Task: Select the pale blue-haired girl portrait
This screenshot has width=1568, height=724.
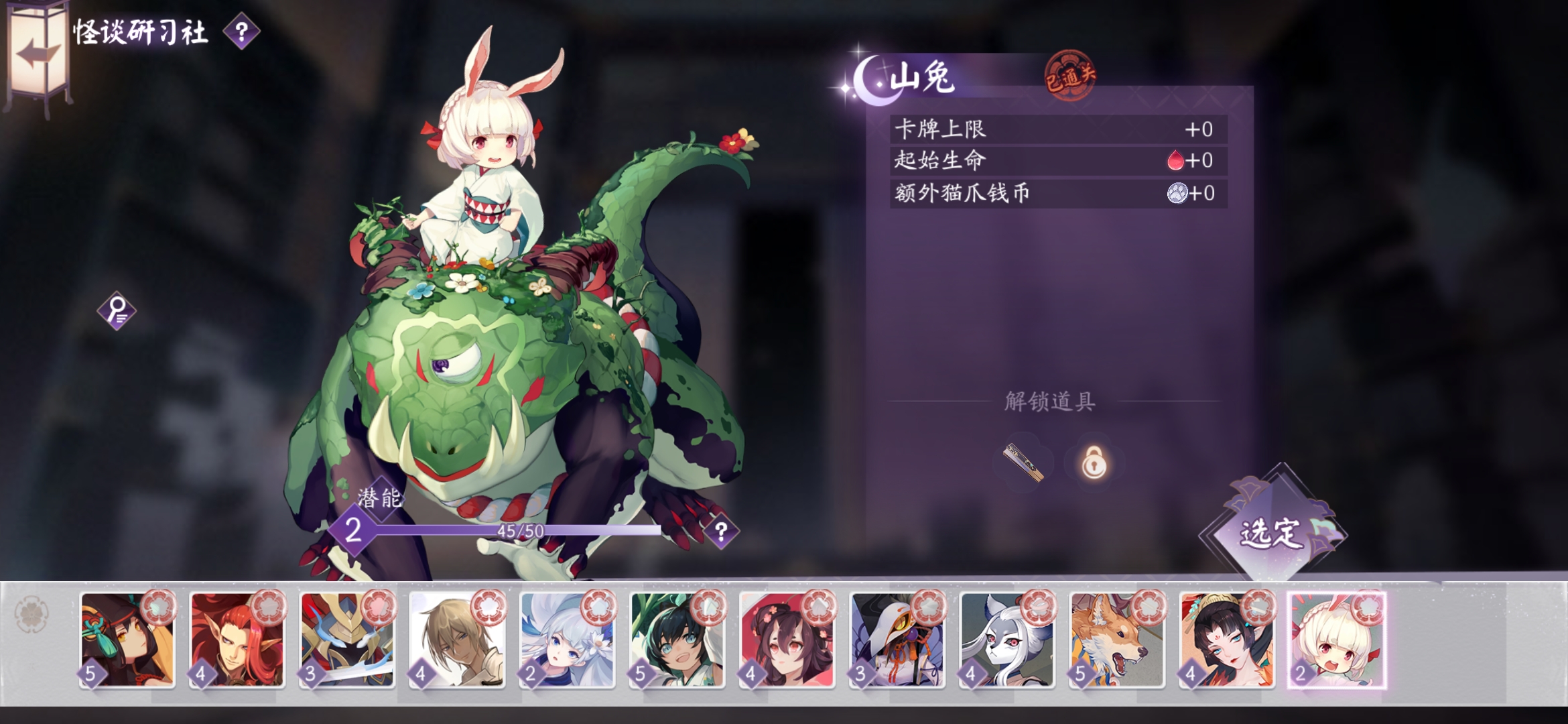Action: (x=567, y=640)
